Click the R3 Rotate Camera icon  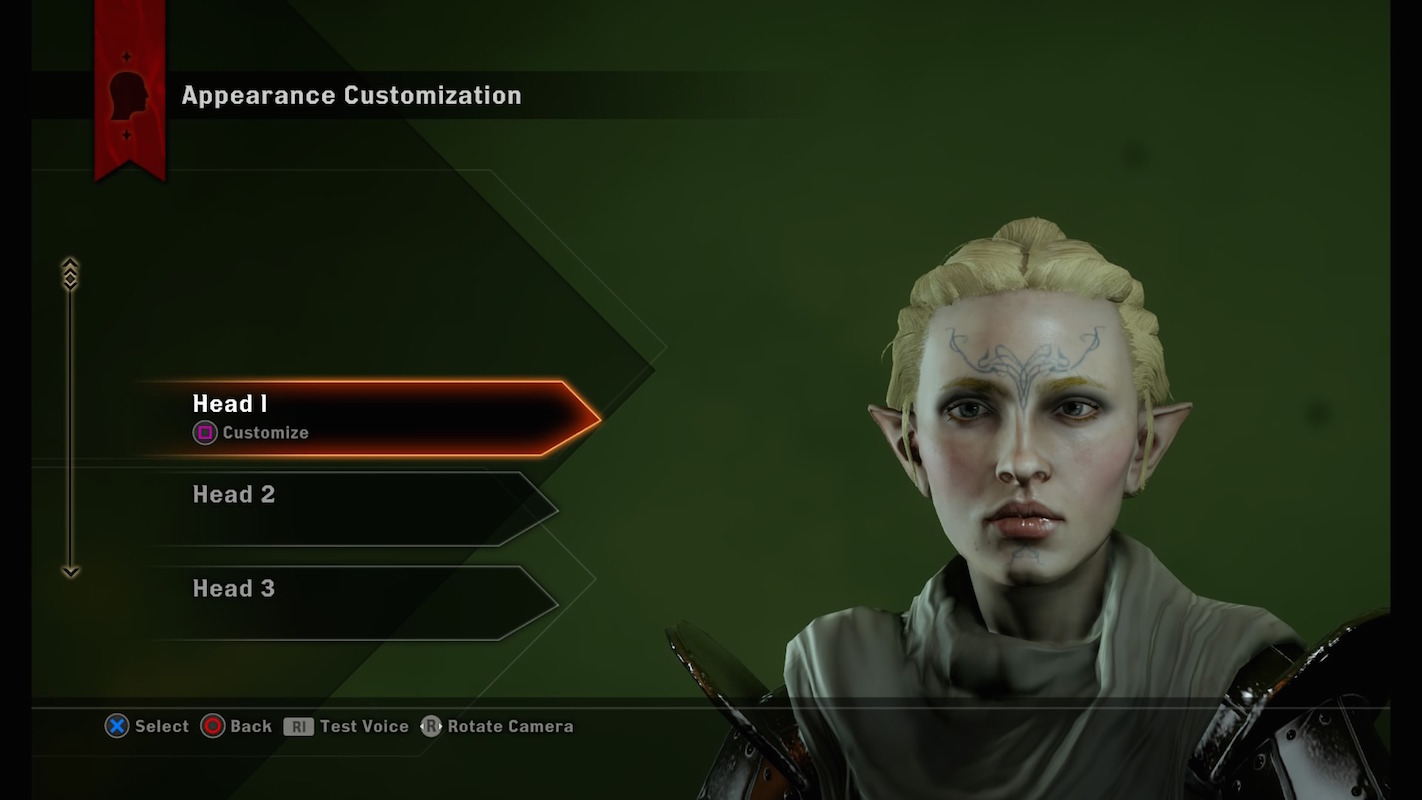(430, 726)
